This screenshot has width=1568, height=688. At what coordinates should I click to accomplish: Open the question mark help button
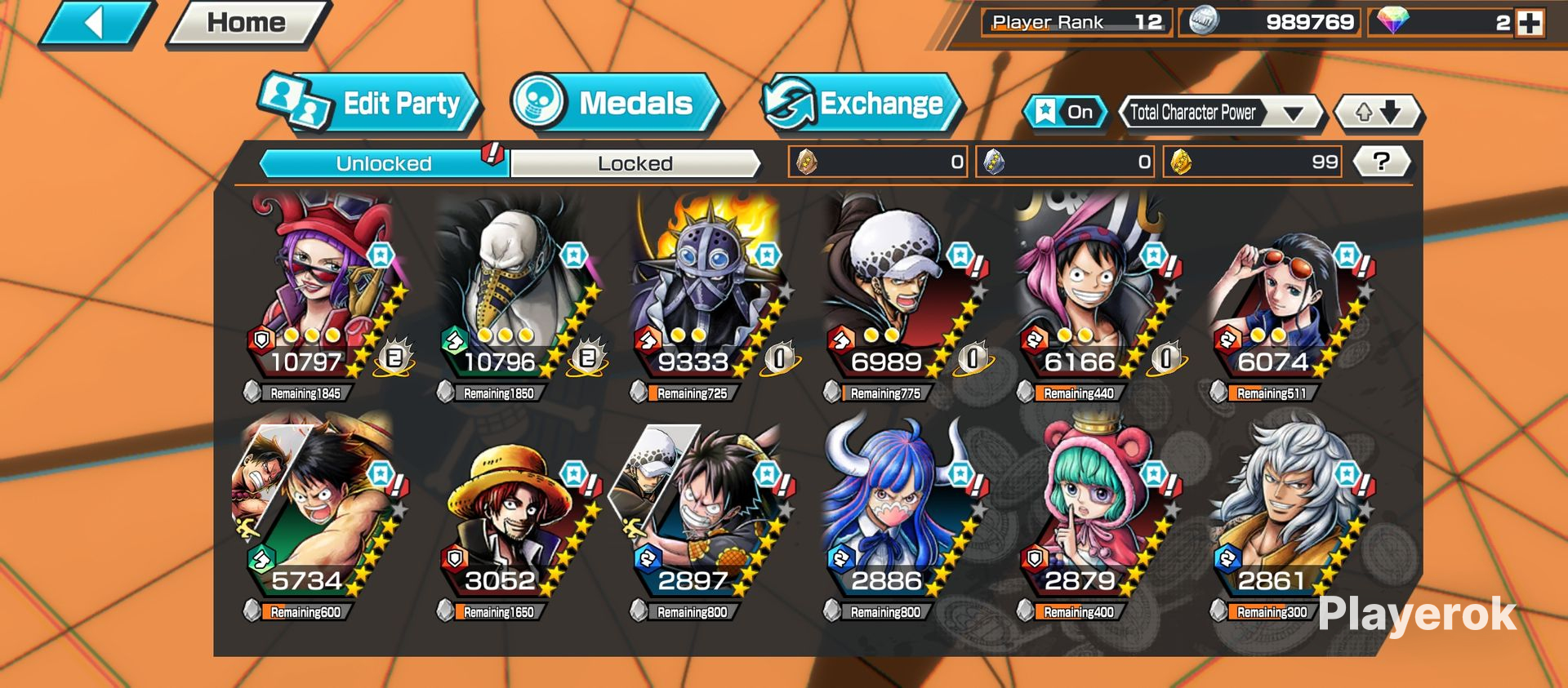[x=1381, y=162]
